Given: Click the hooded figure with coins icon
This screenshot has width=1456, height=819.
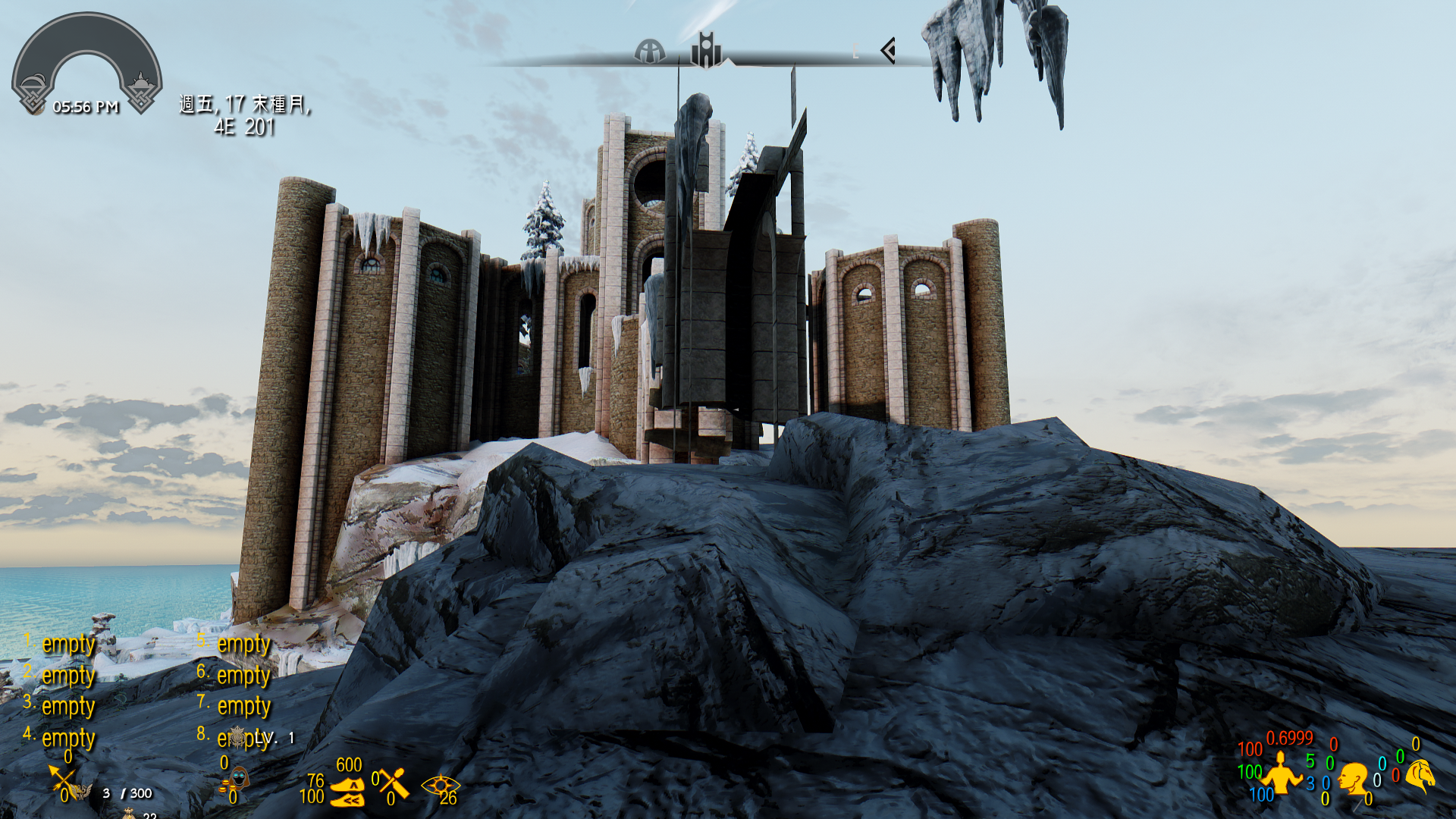Looking at the screenshot, I should pyautogui.click(x=237, y=780).
